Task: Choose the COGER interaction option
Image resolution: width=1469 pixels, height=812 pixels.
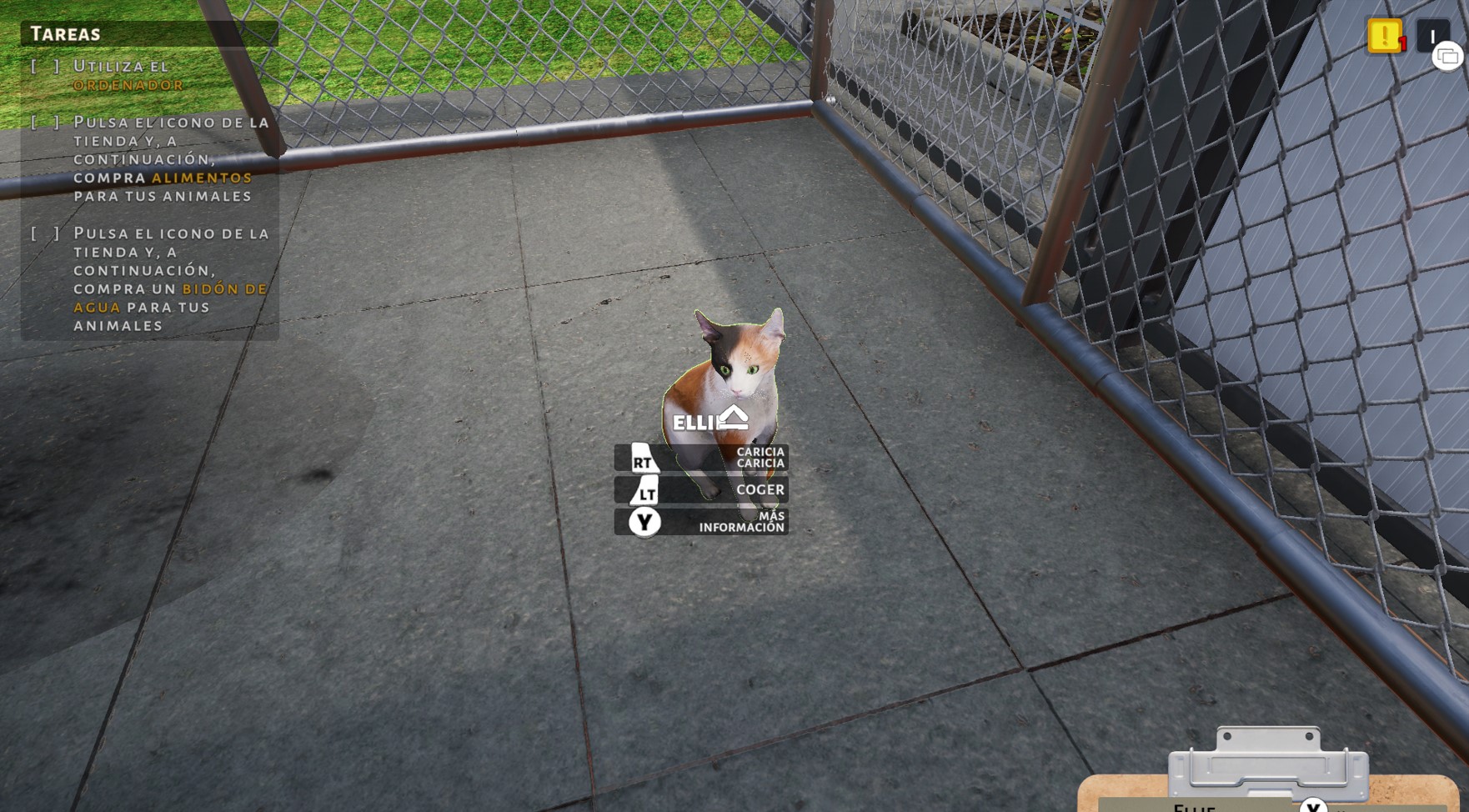Action: [x=760, y=490]
